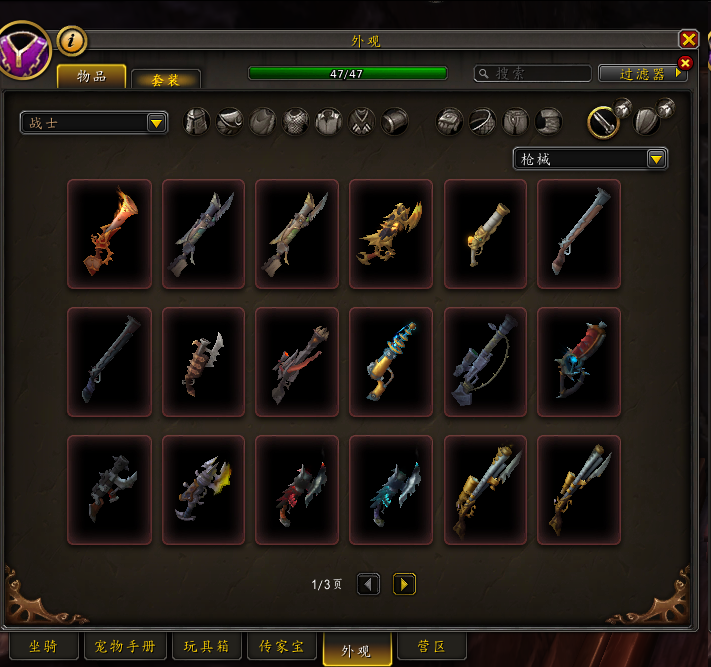
Task: Show the 传家宝 heirlooms tab
Action: point(283,647)
